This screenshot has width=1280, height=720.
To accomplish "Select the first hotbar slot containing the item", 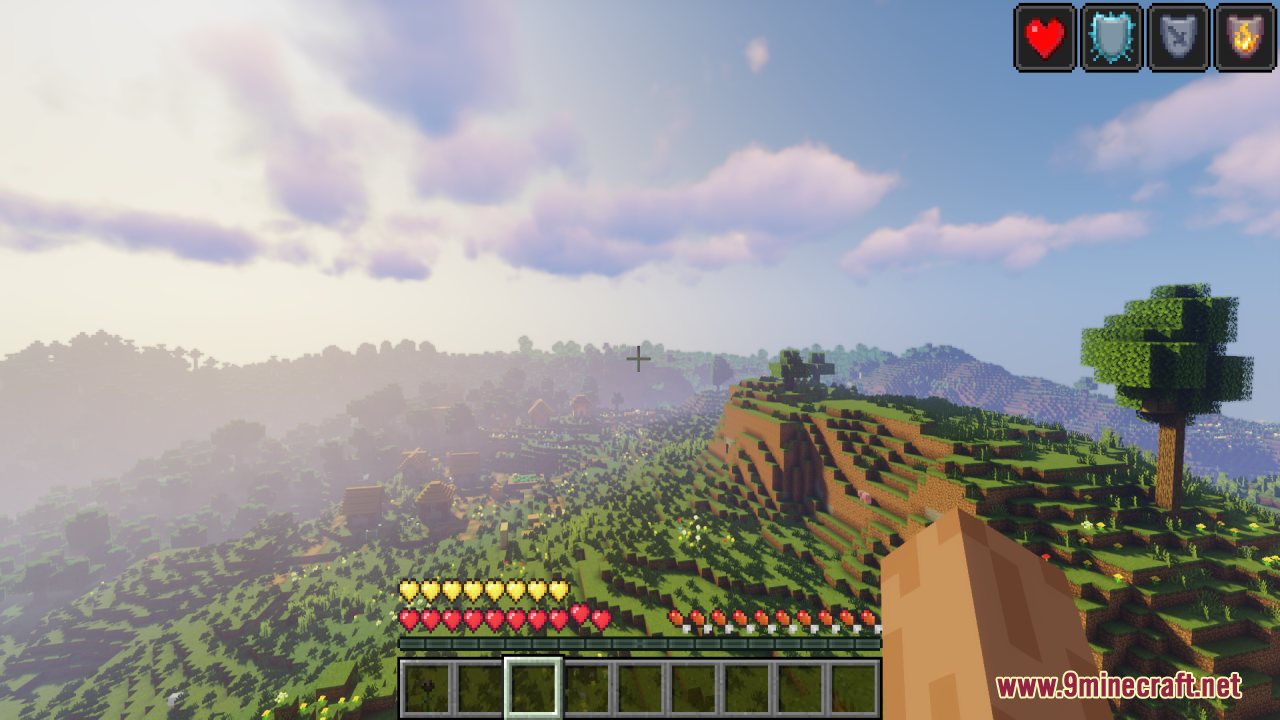I will [x=425, y=685].
